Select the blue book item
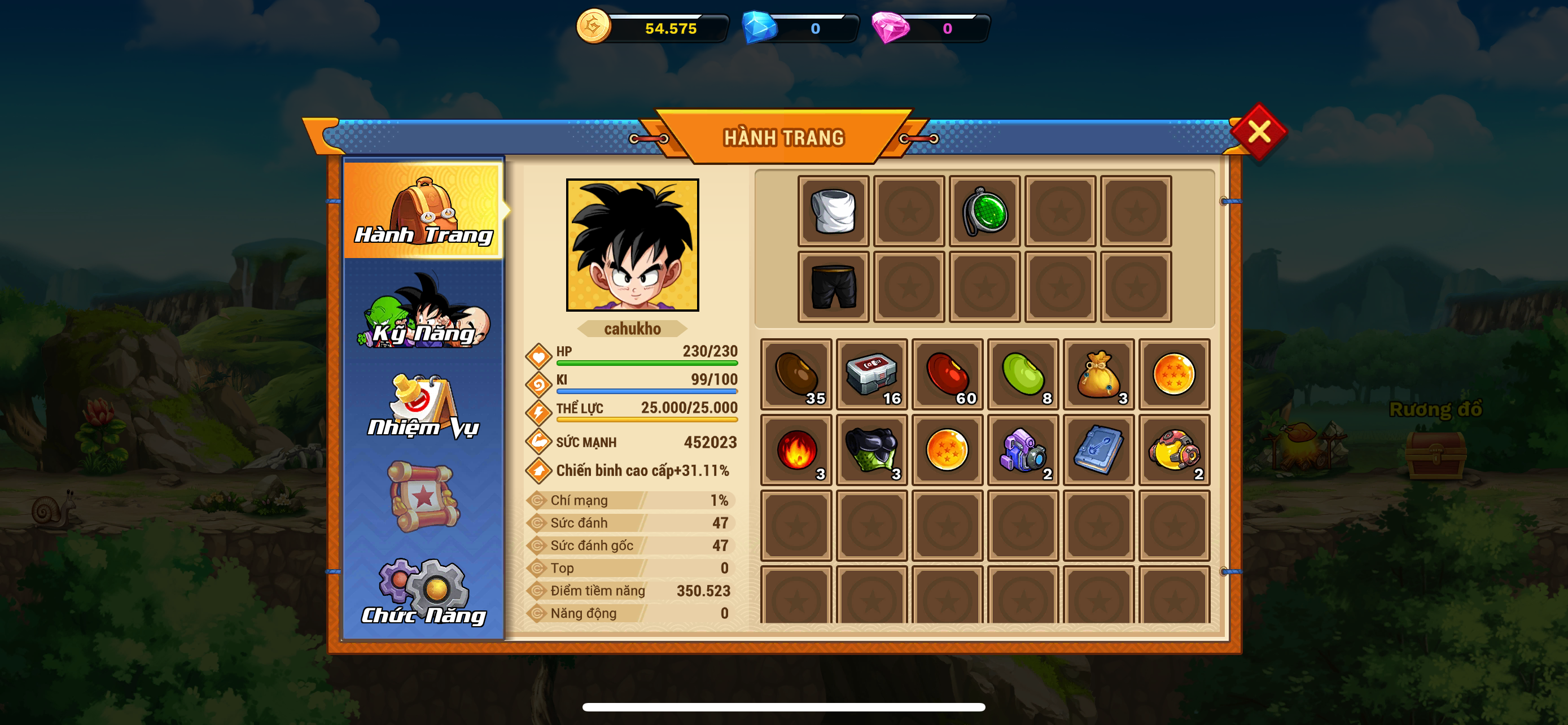The height and width of the screenshot is (725, 1568). [1099, 450]
